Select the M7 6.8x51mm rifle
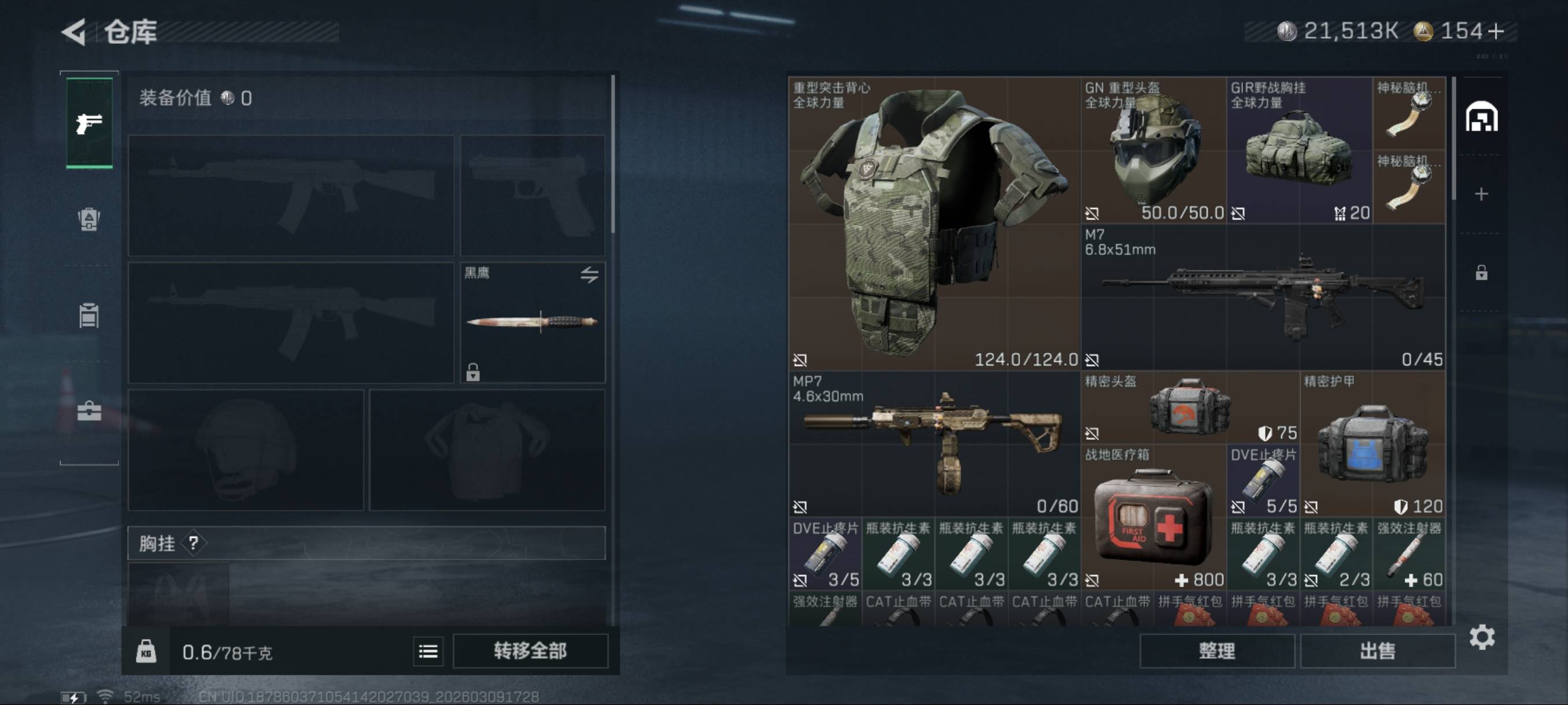 pos(1262,297)
